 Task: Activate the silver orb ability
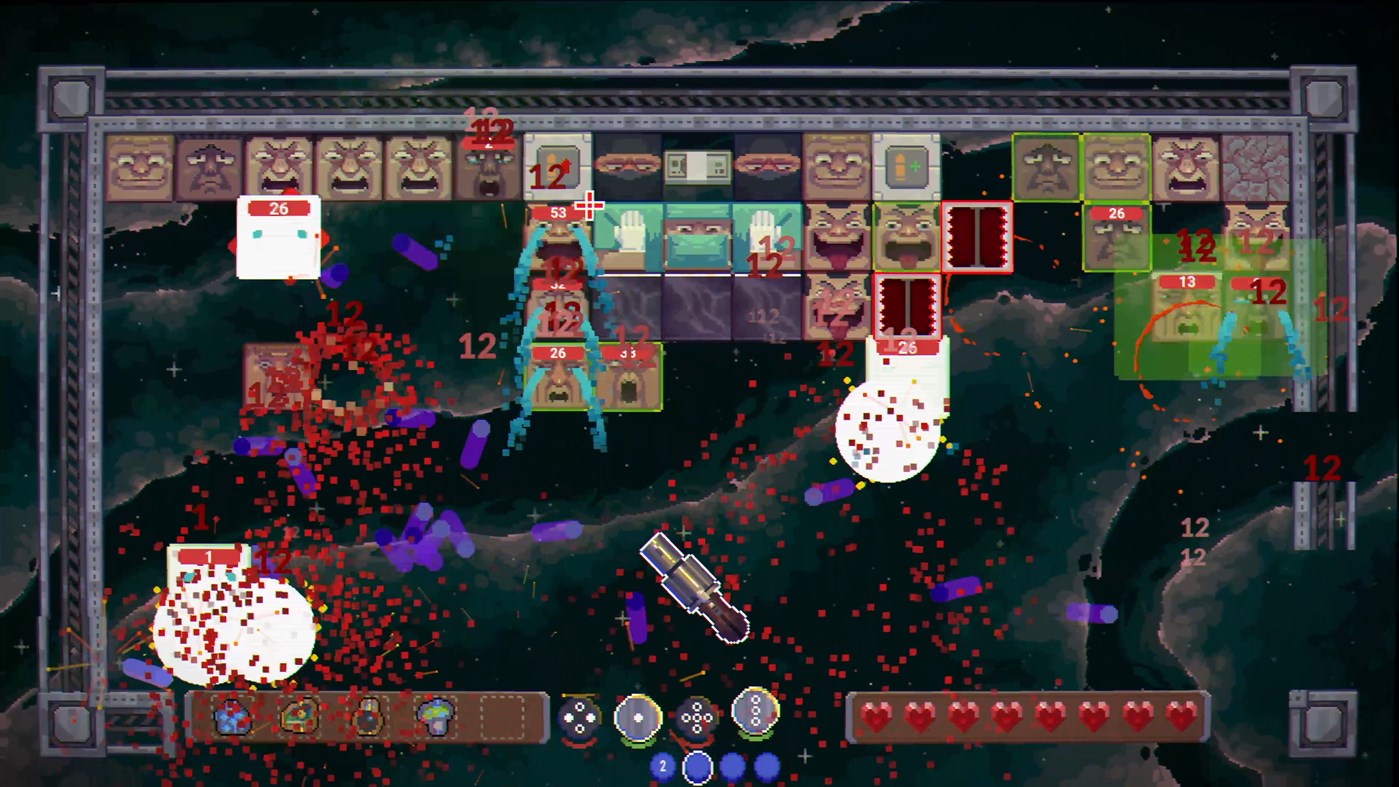638,717
